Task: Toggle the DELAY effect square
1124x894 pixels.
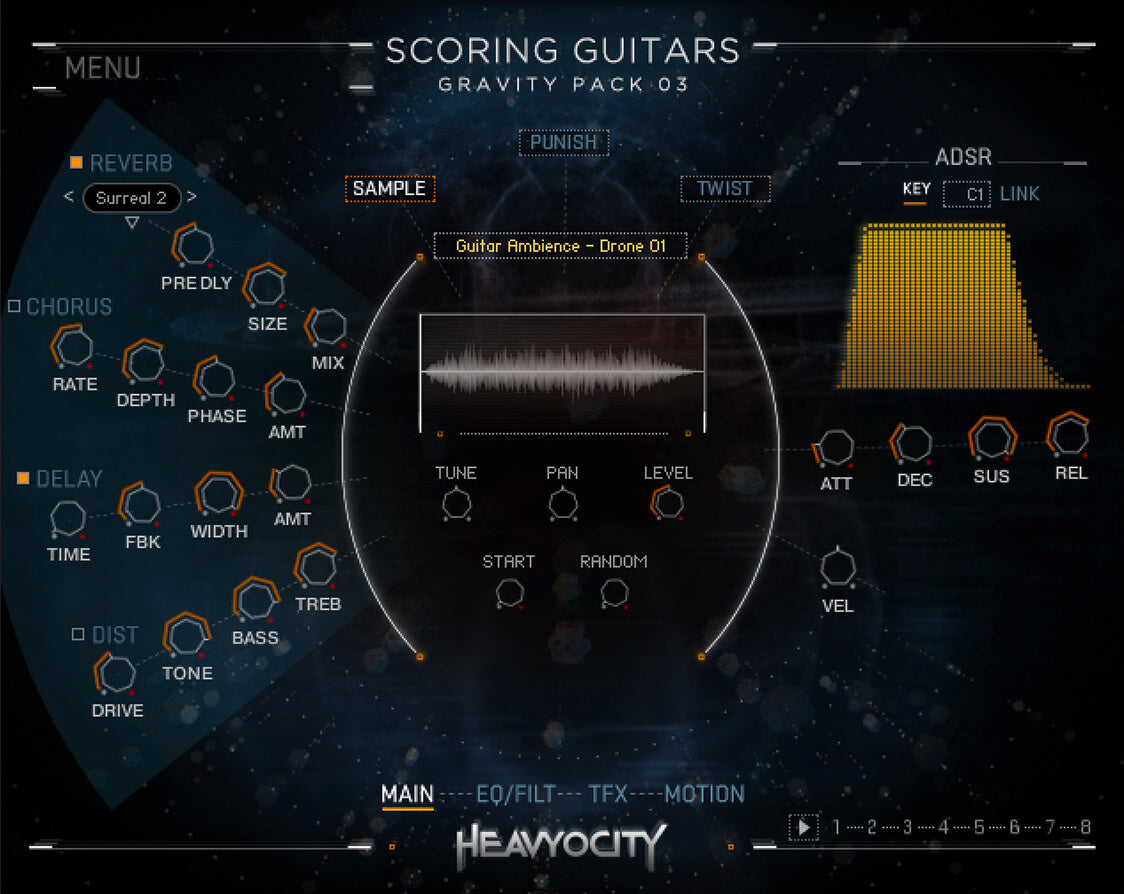Action: [23, 479]
